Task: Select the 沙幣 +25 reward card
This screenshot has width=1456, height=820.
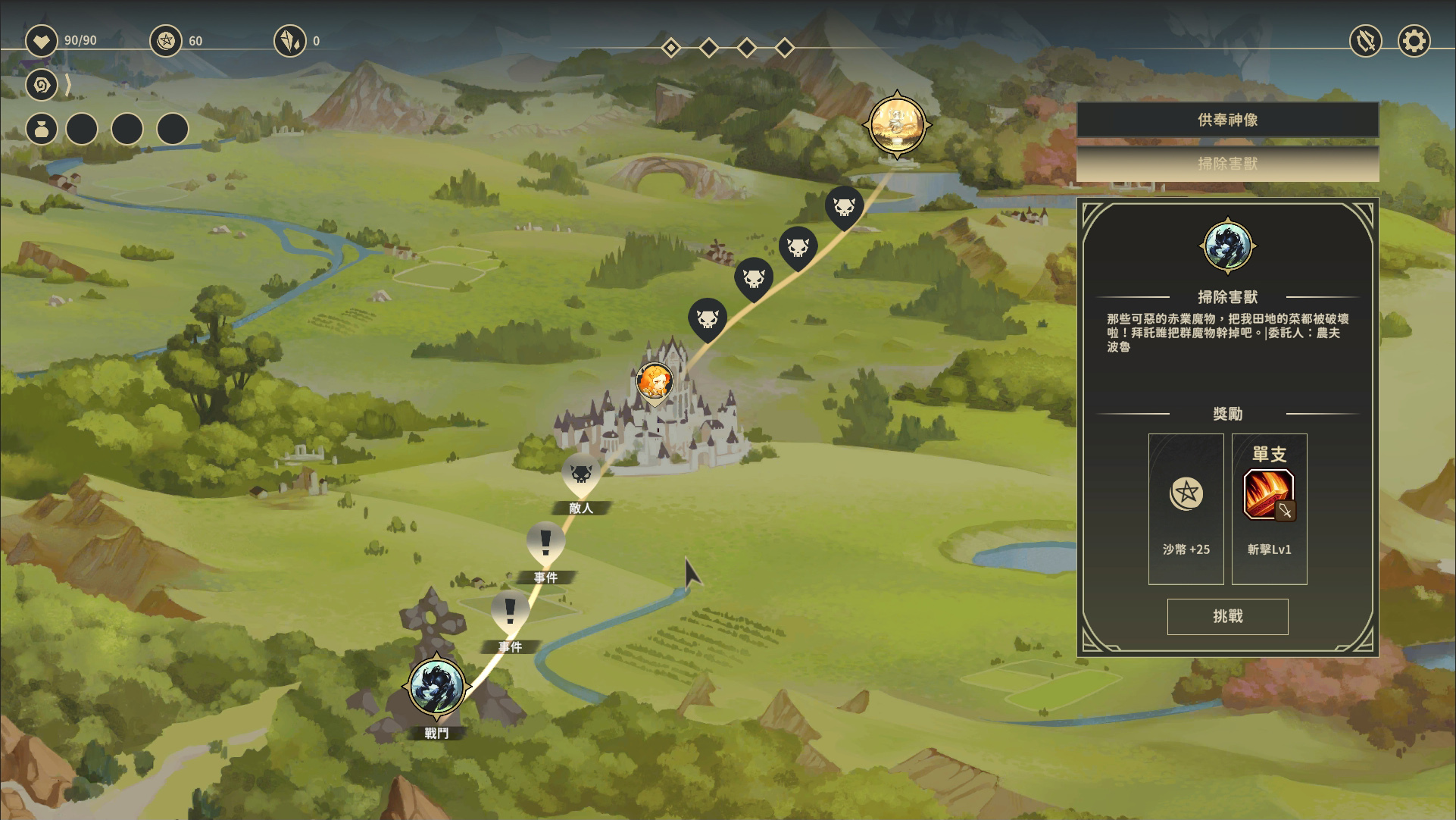Action: [x=1186, y=508]
